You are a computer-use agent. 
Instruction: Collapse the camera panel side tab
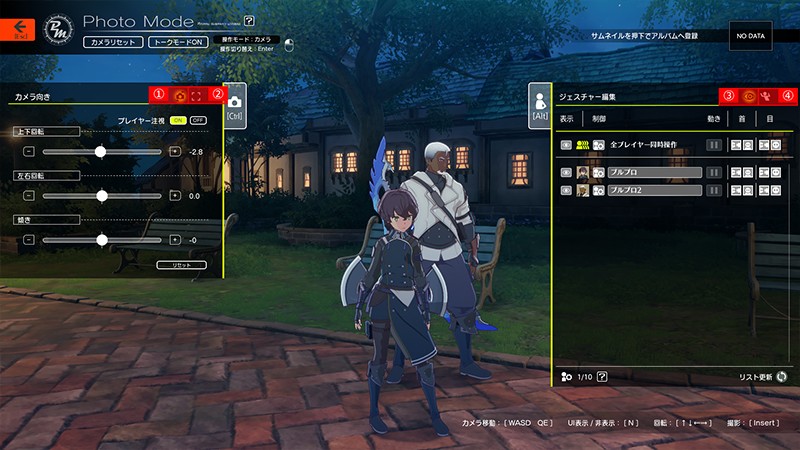(234, 106)
